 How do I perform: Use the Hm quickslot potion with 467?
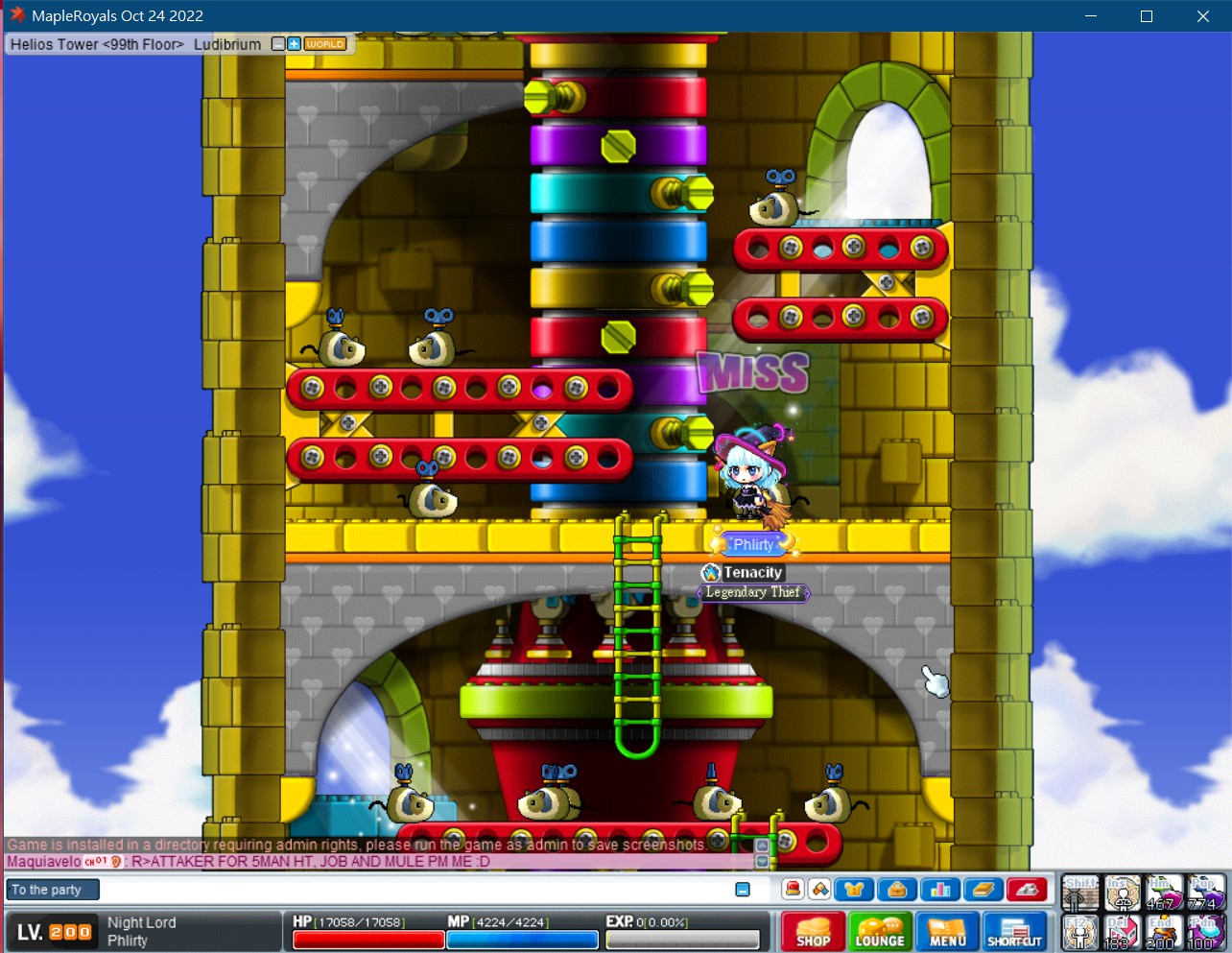[x=1163, y=893]
